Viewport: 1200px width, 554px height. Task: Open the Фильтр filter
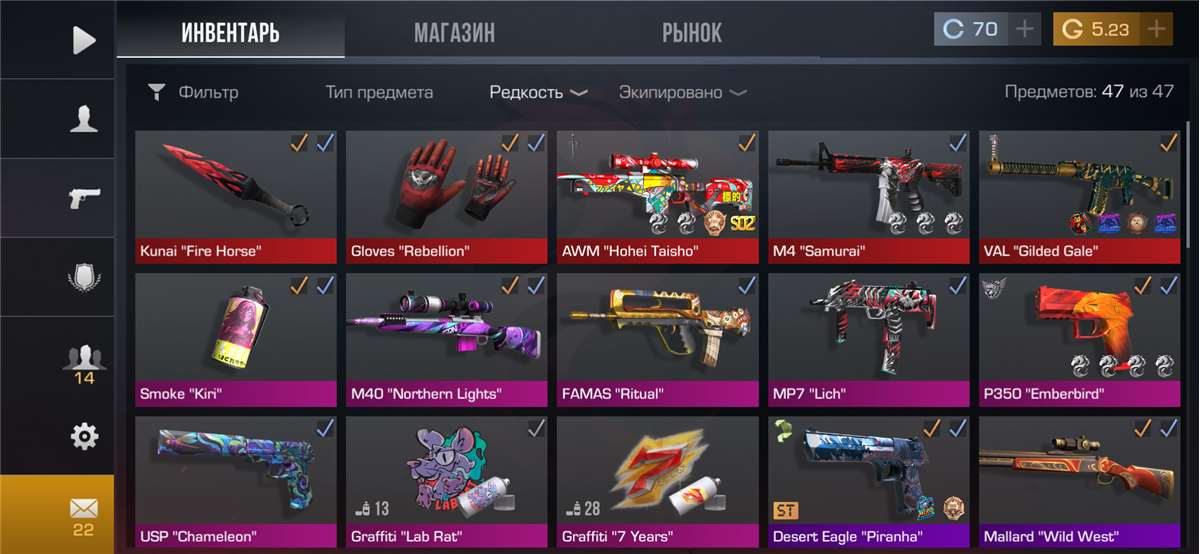pos(194,93)
